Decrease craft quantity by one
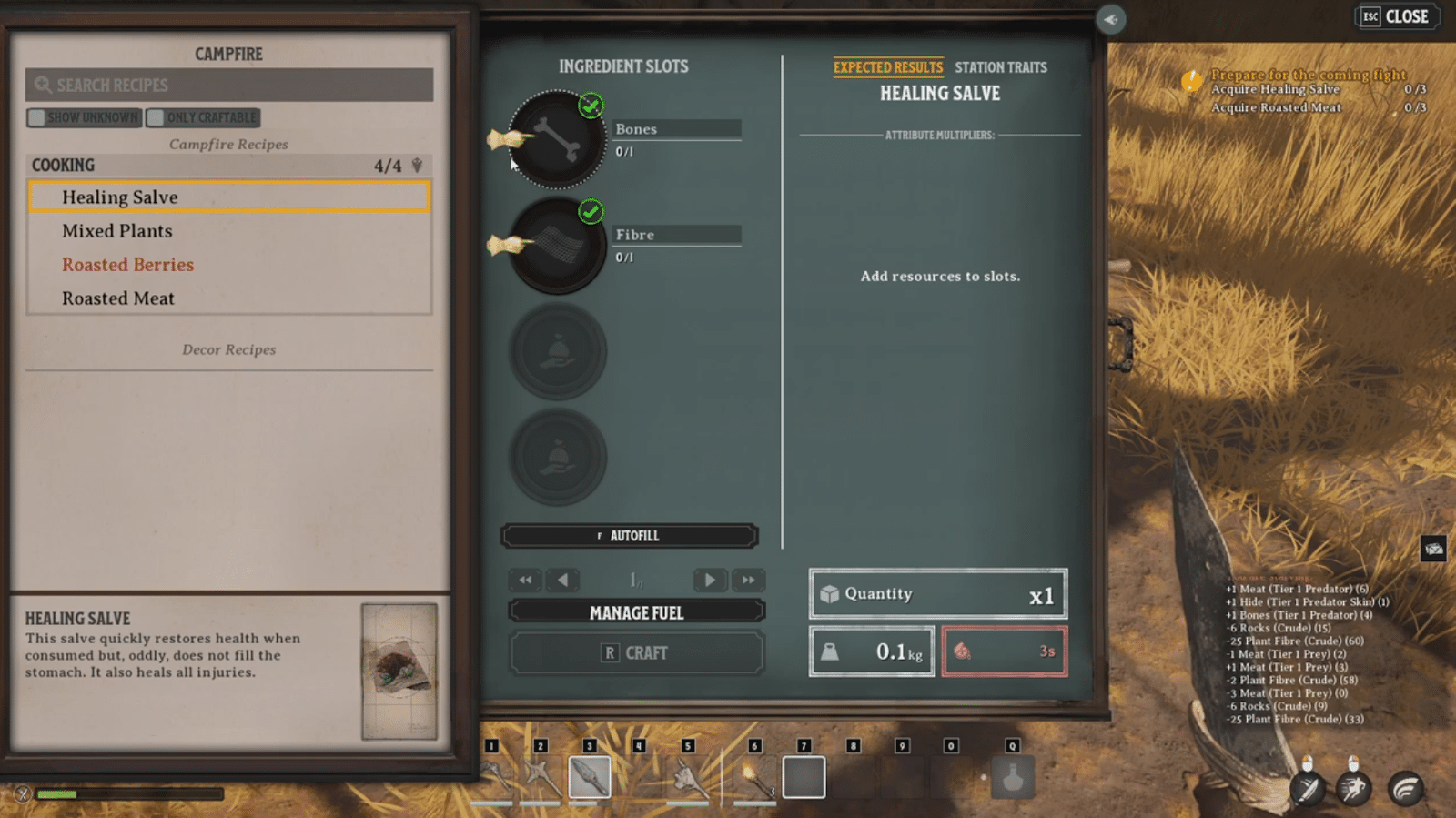The image size is (1456, 818). (x=563, y=580)
